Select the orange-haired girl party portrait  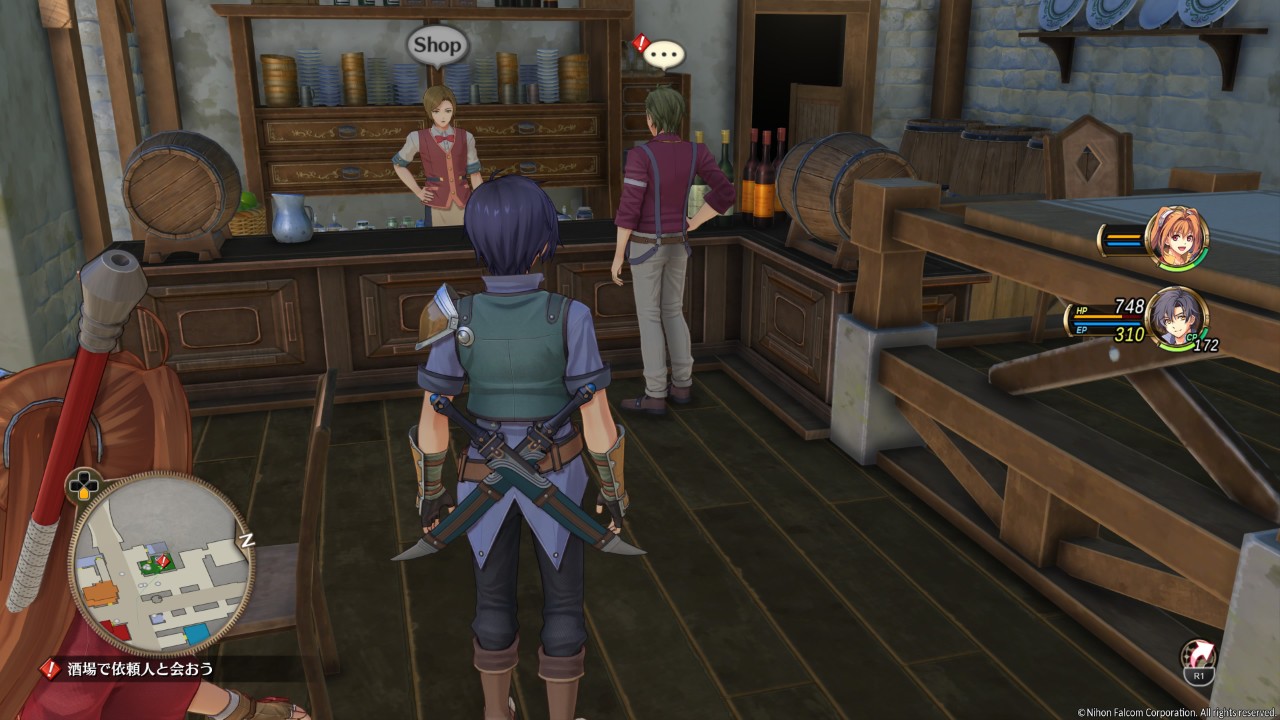coord(1178,237)
